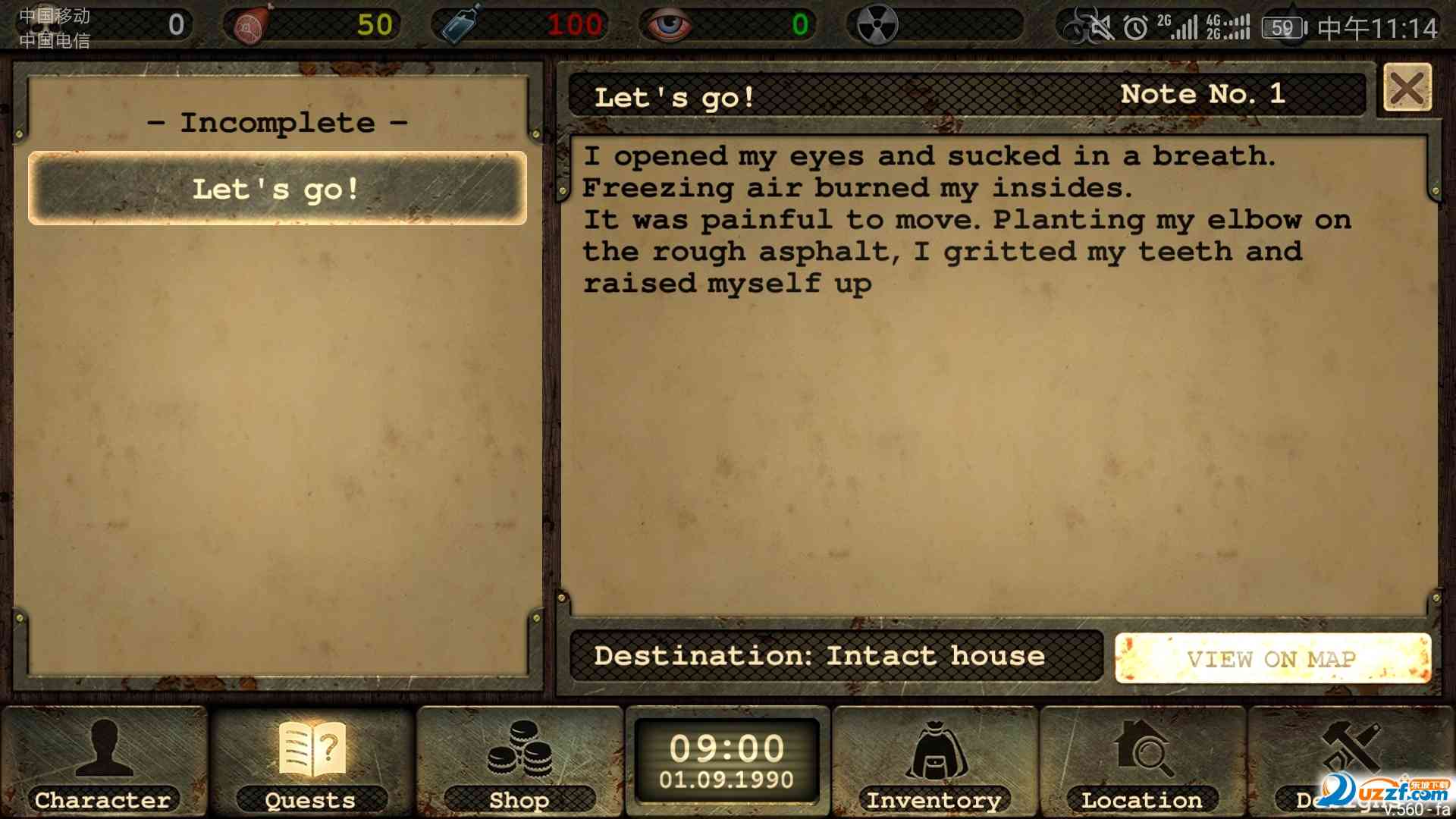1456x819 pixels.
Task: Select the "Let's go!" quest entry
Action: [x=277, y=188]
